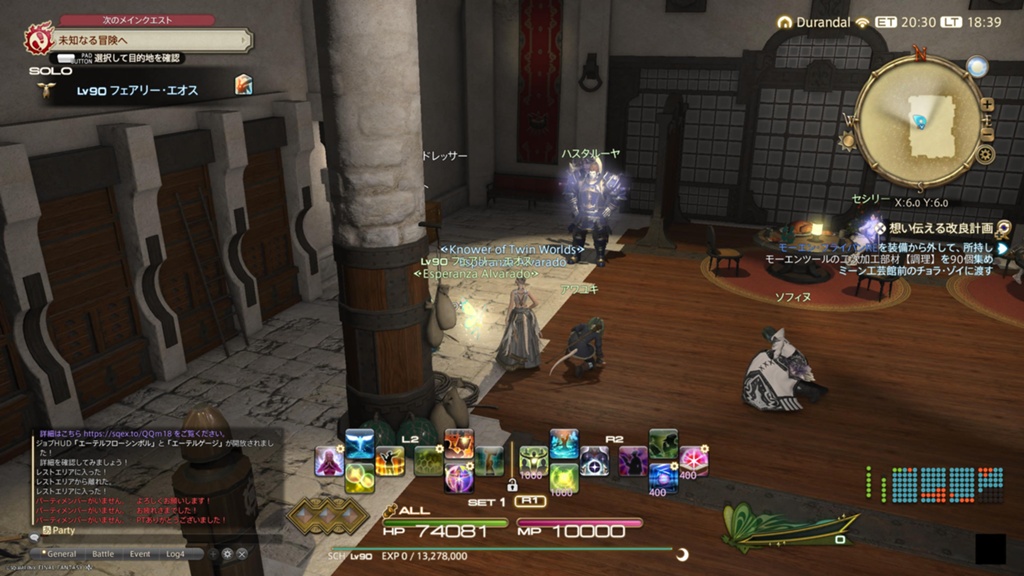1024x576 pixels.
Task: Switch to the Log4 chat tab
Action: tap(177, 553)
